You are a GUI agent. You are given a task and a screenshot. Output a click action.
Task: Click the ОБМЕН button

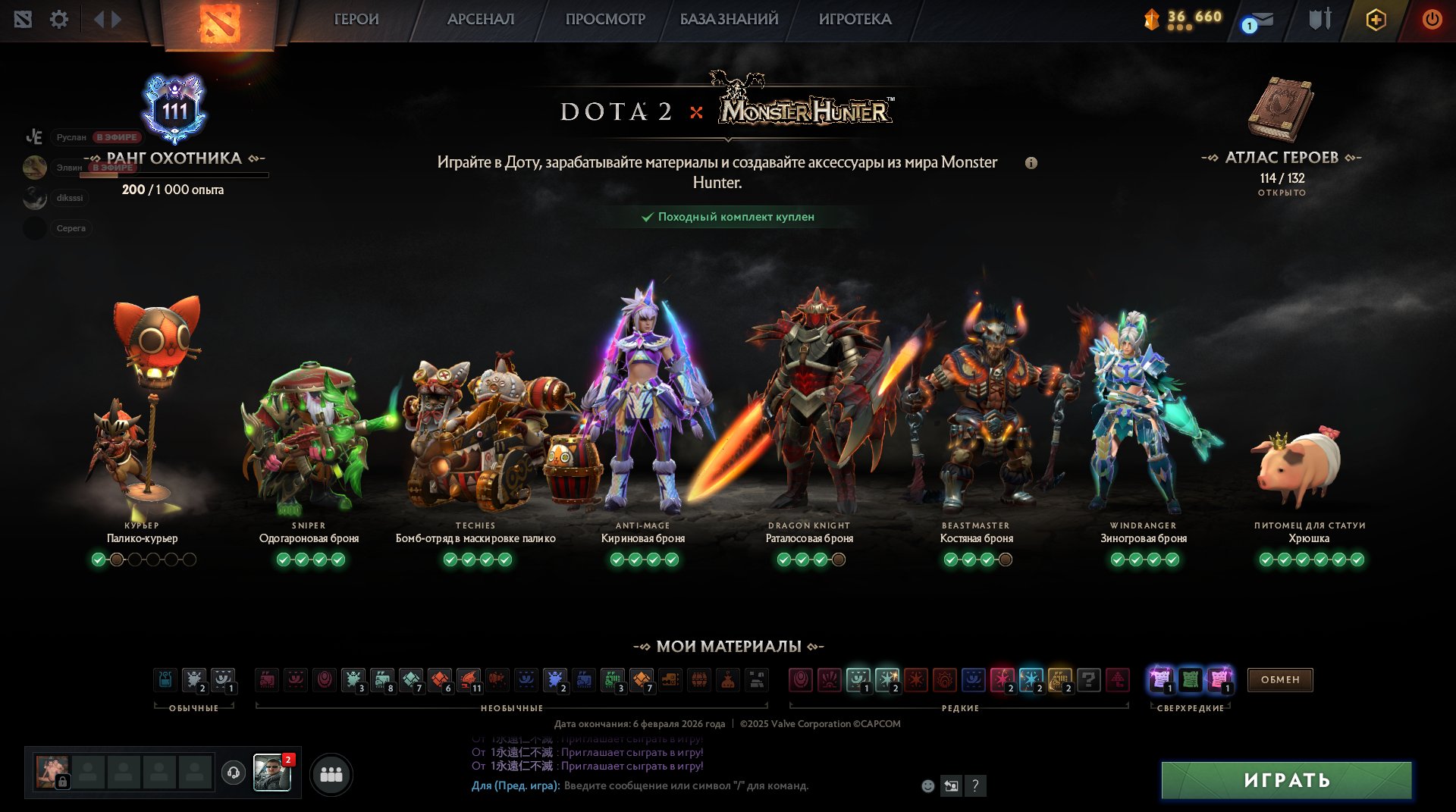point(1279,680)
